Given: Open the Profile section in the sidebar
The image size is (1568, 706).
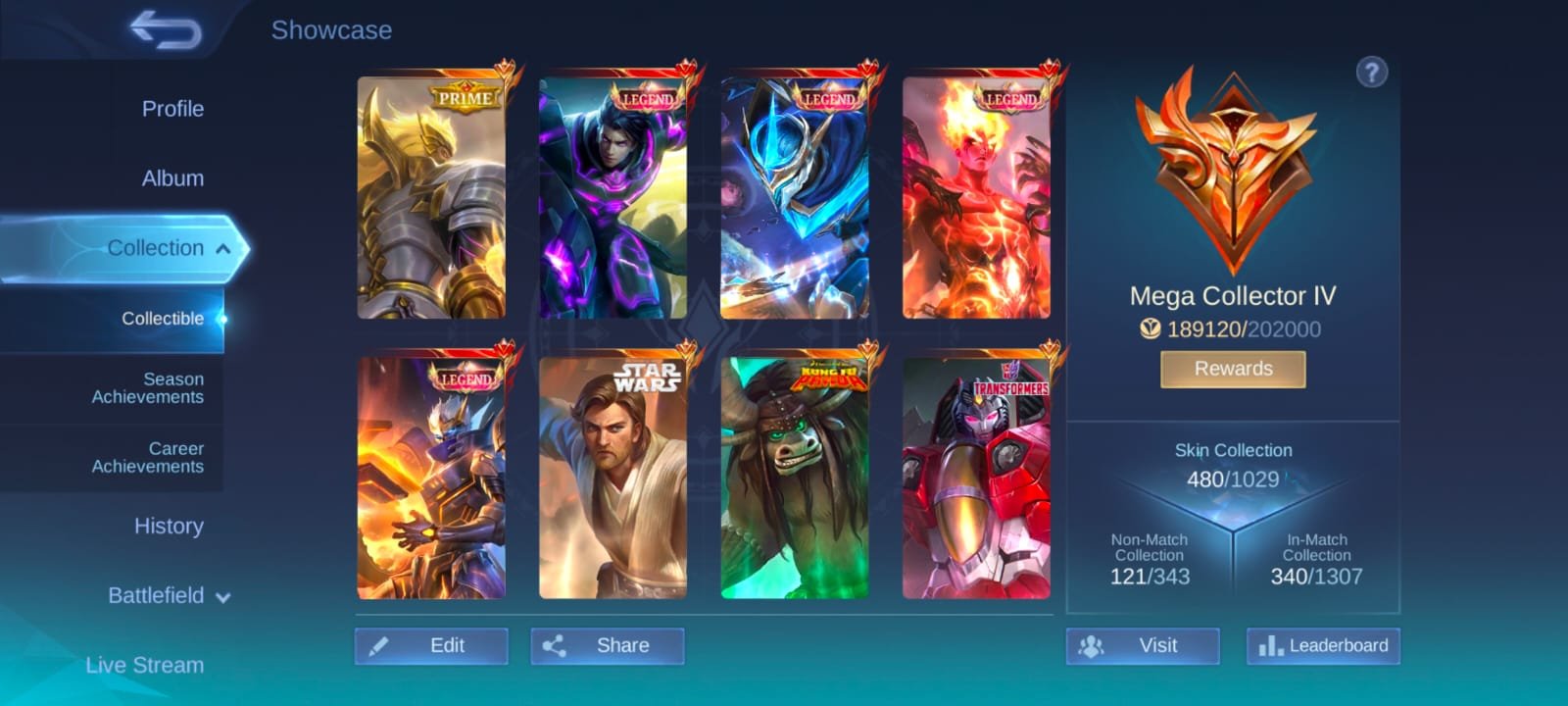Looking at the screenshot, I should [172, 109].
